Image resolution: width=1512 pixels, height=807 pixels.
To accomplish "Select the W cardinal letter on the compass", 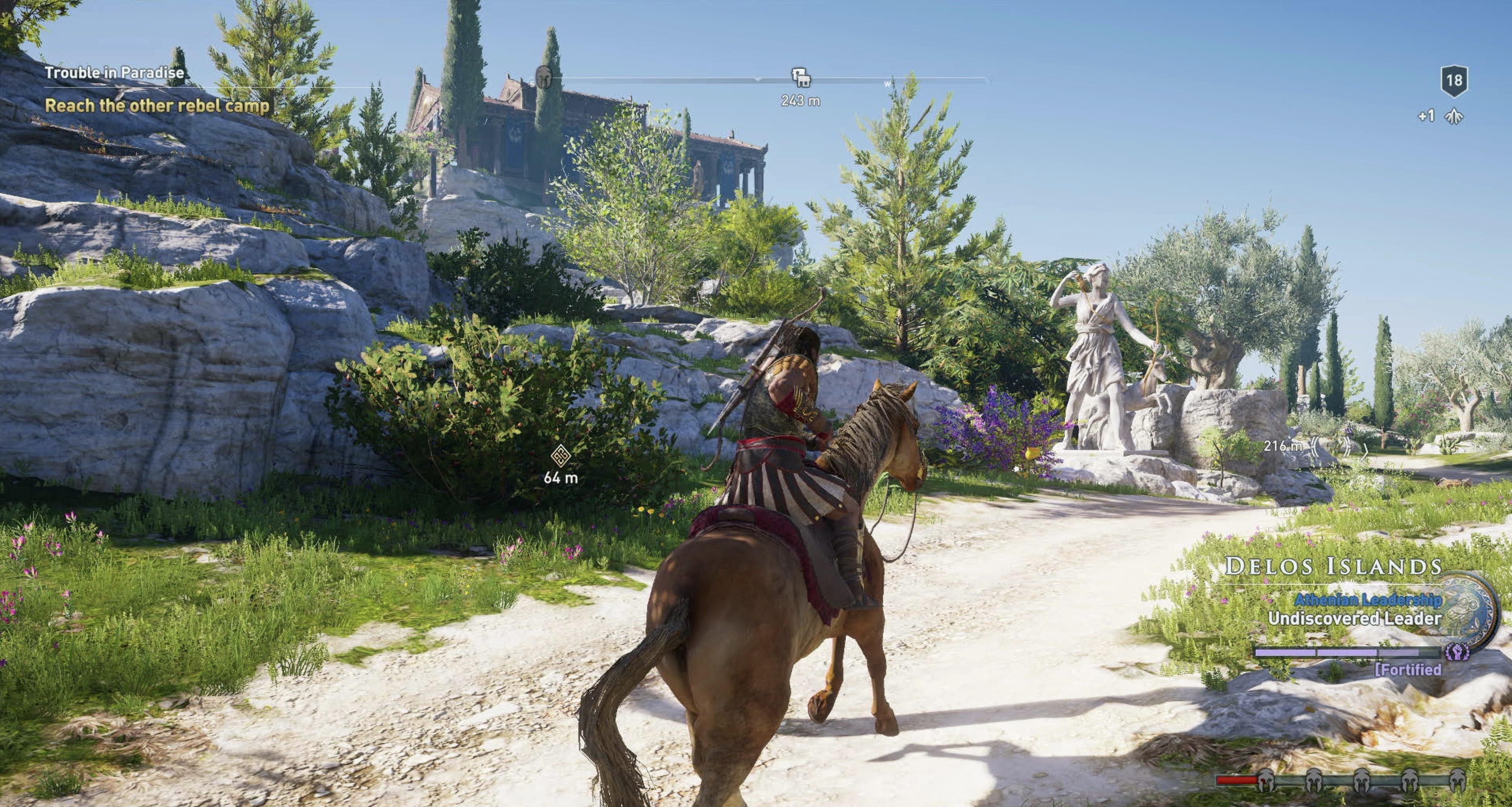I will click(x=887, y=83).
